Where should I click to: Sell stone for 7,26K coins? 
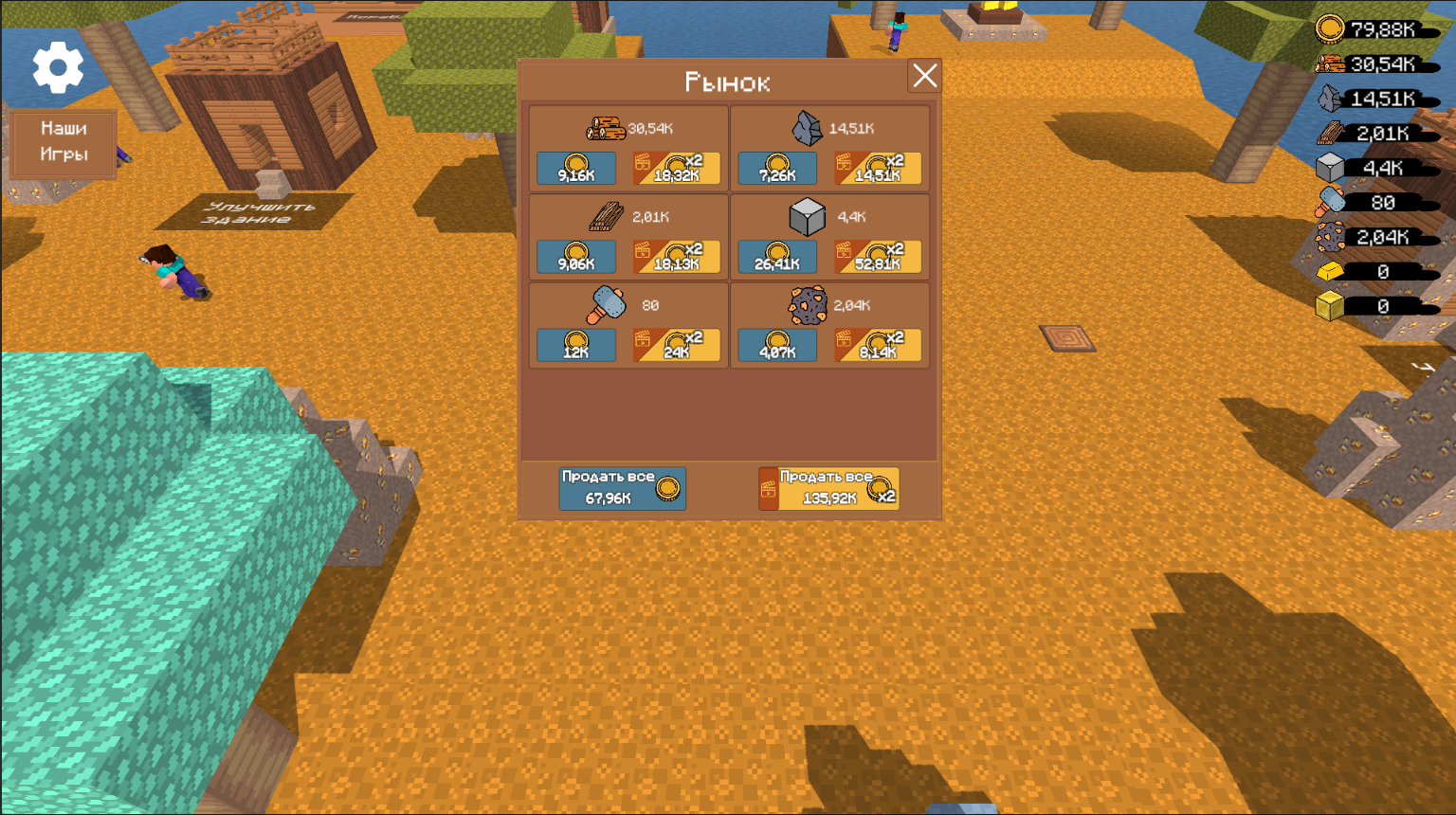point(777,168)
